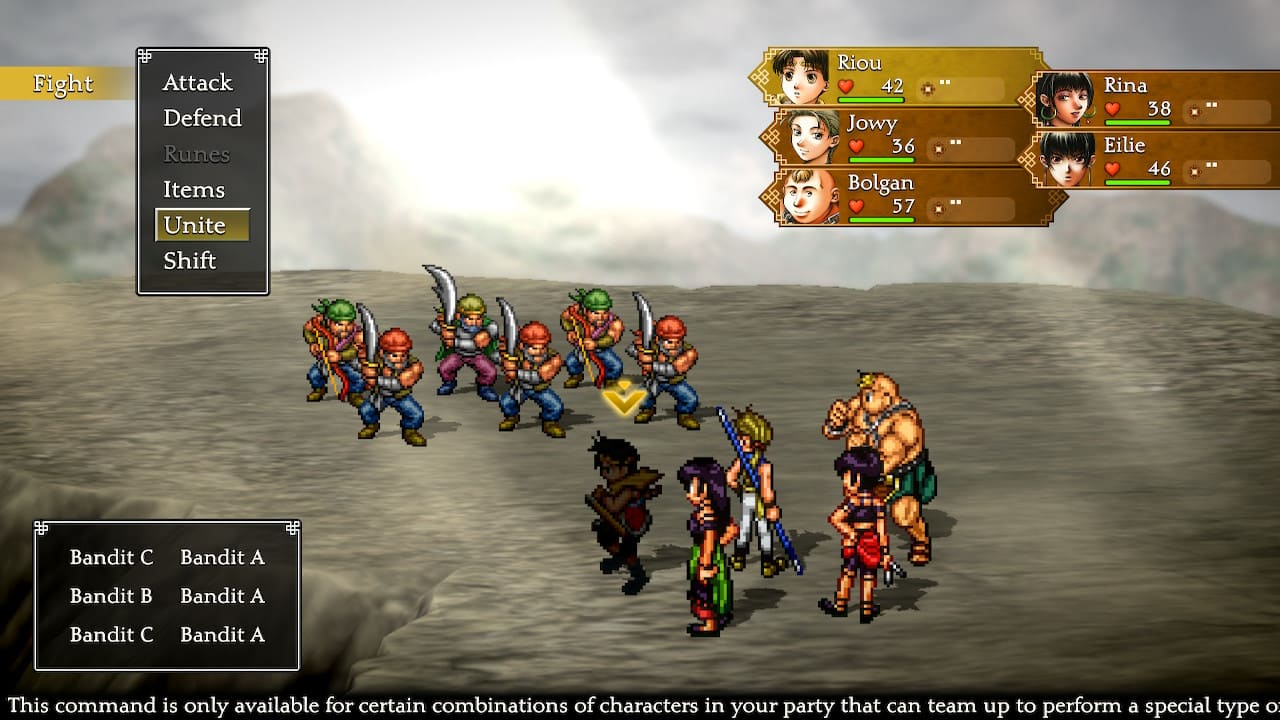This screenshot has width=1280, height=720.
Task: Activate the highlighted Unite command
Action: [x=196, y=226]
